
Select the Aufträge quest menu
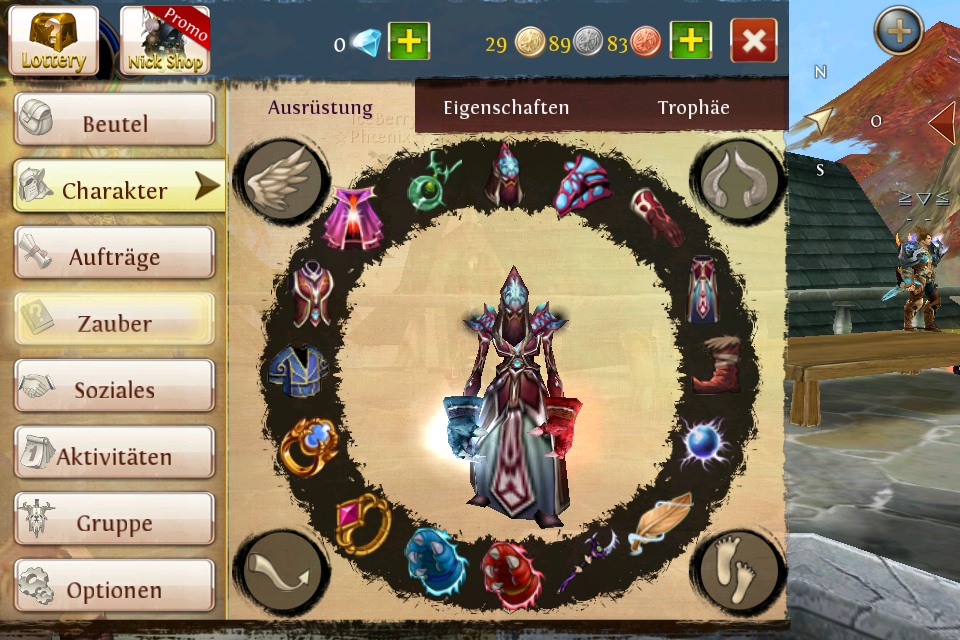pos(114,255)
